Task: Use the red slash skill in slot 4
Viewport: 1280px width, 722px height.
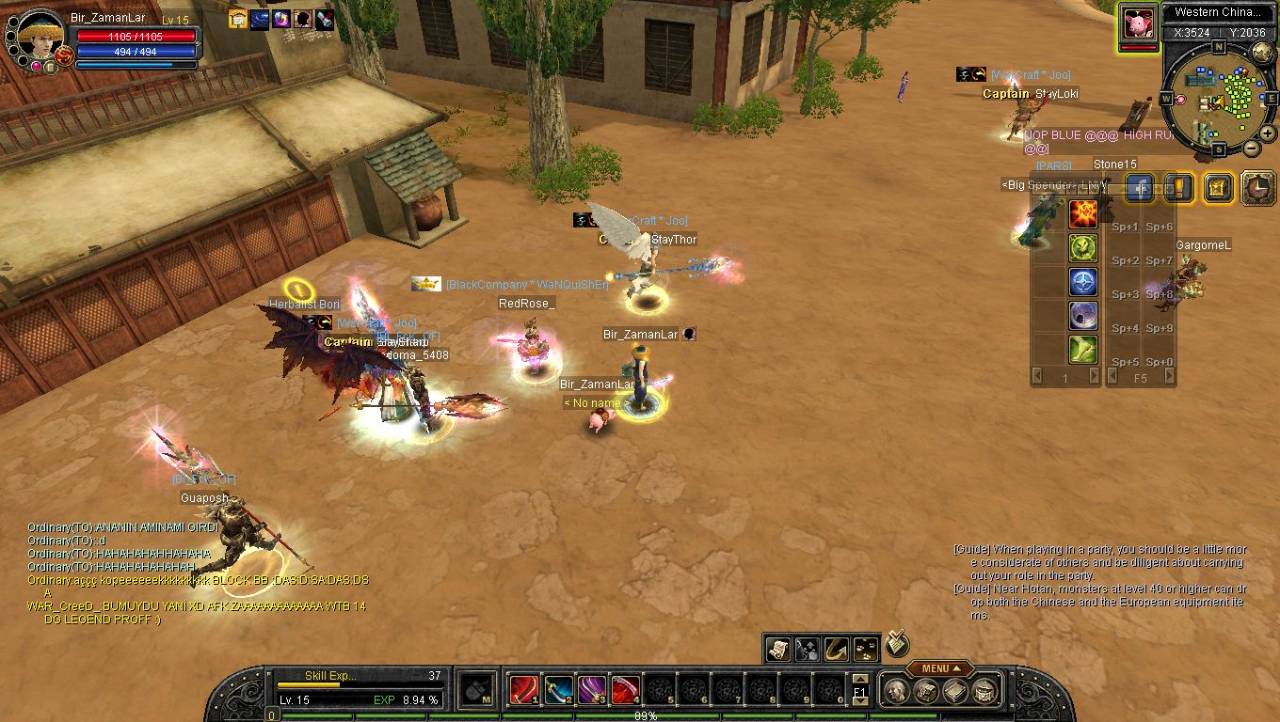Action: (x=626, y=690)
